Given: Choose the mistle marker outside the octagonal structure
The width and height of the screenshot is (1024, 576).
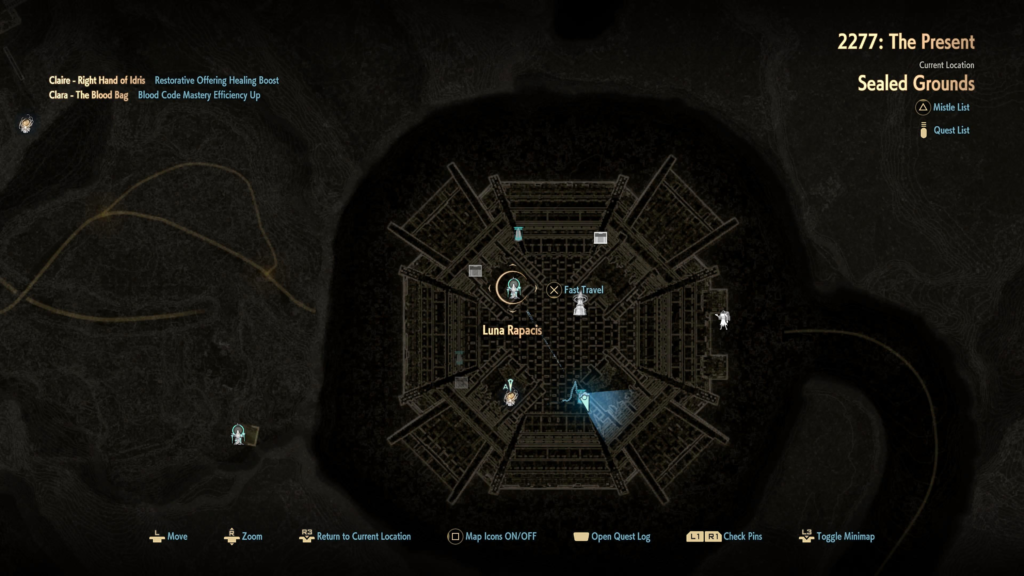Looking at the screenshot, I should click(x=239, y=433).
